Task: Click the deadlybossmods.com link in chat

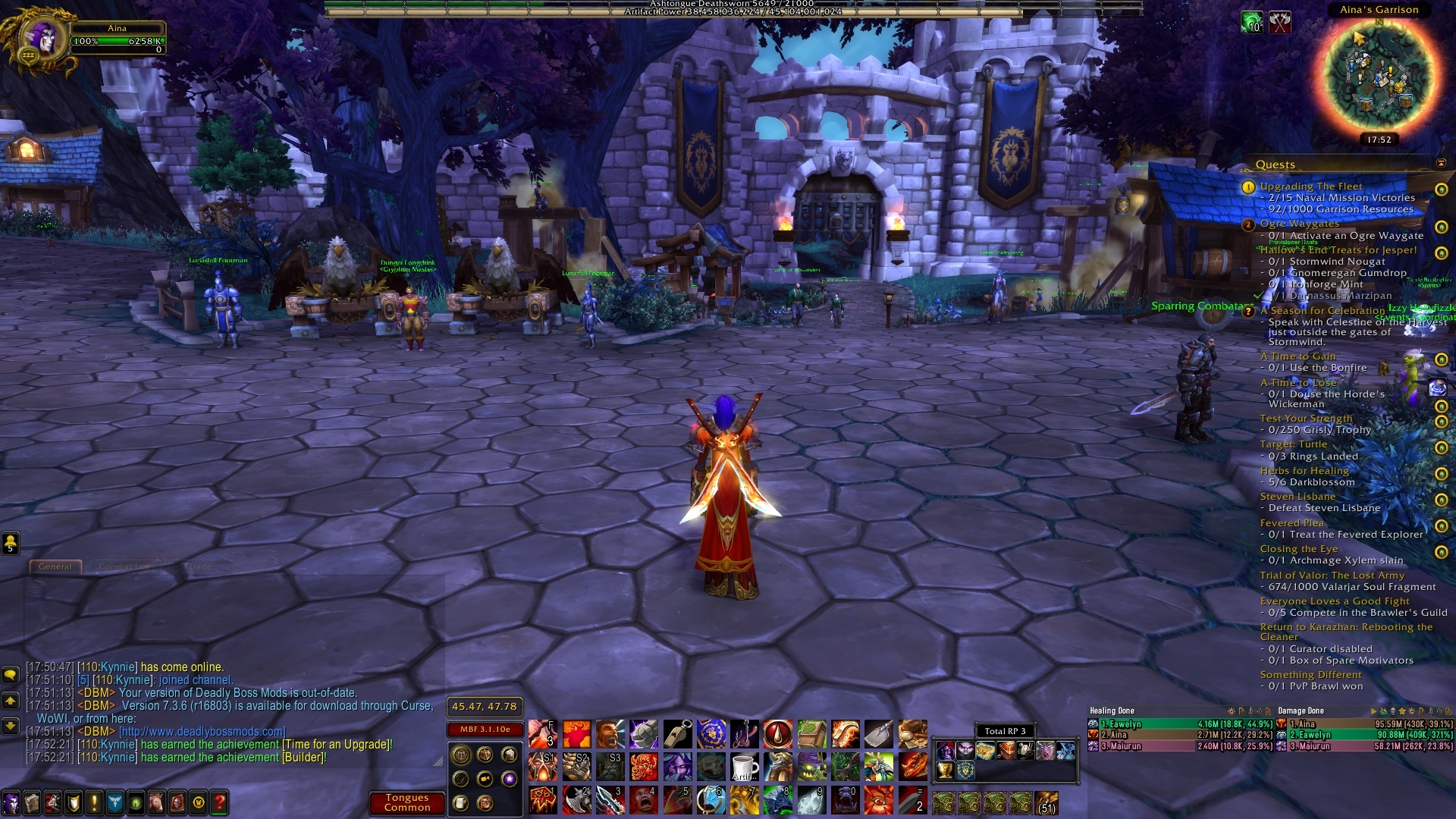Action: (203, 731)
